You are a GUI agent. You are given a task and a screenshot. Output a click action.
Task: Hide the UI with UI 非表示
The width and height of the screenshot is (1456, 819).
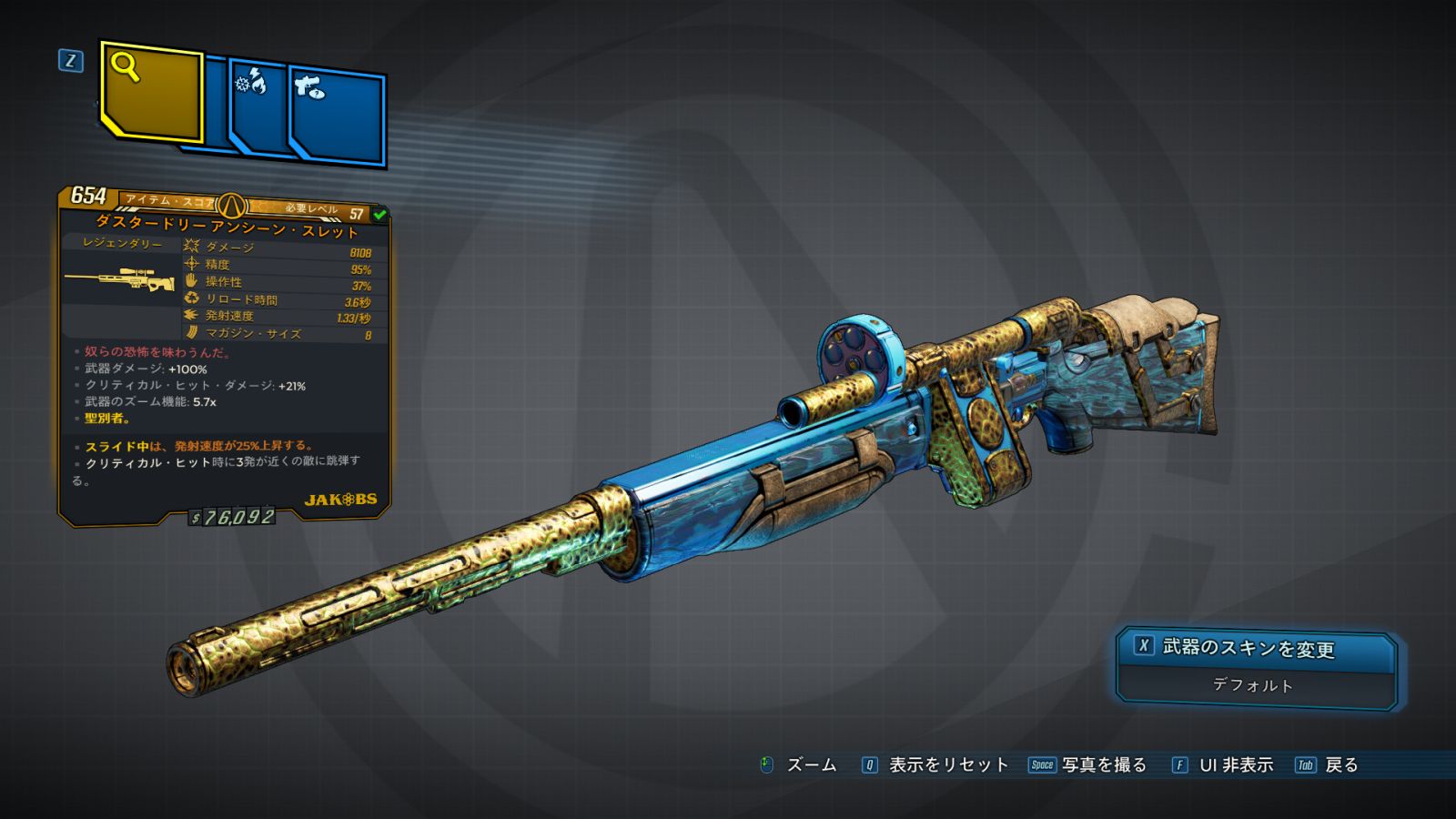click(x=1223, y=765)
